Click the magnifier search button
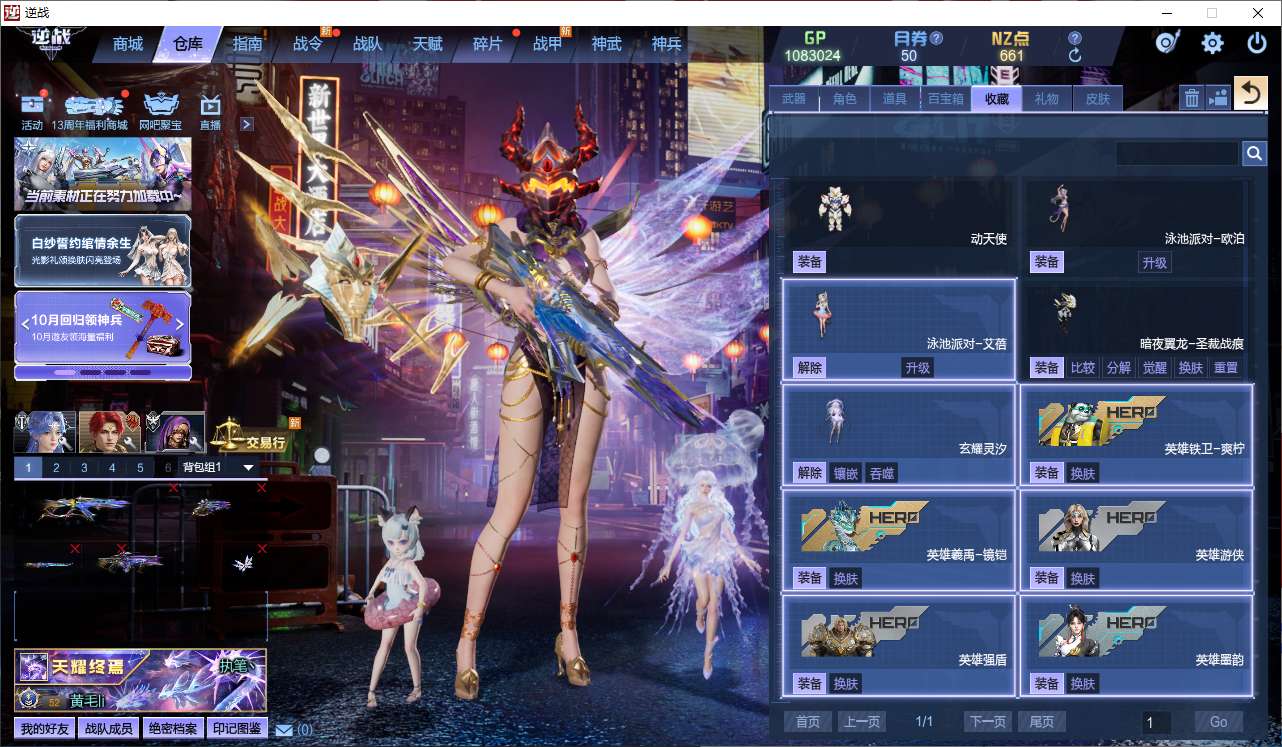Image resolution: width=1282 pixels, height=747 pixels. click(1254, 153)
